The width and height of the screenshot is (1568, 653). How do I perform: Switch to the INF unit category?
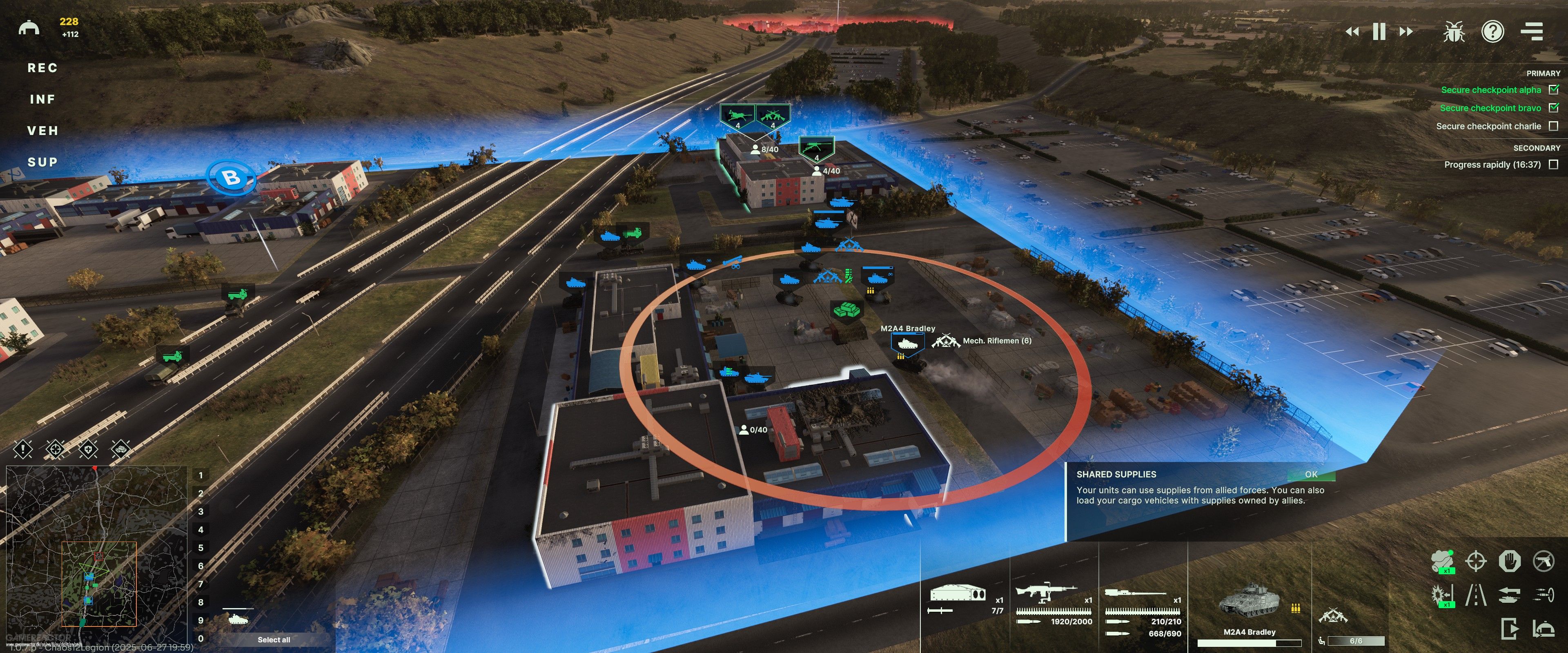click(42, 99)
